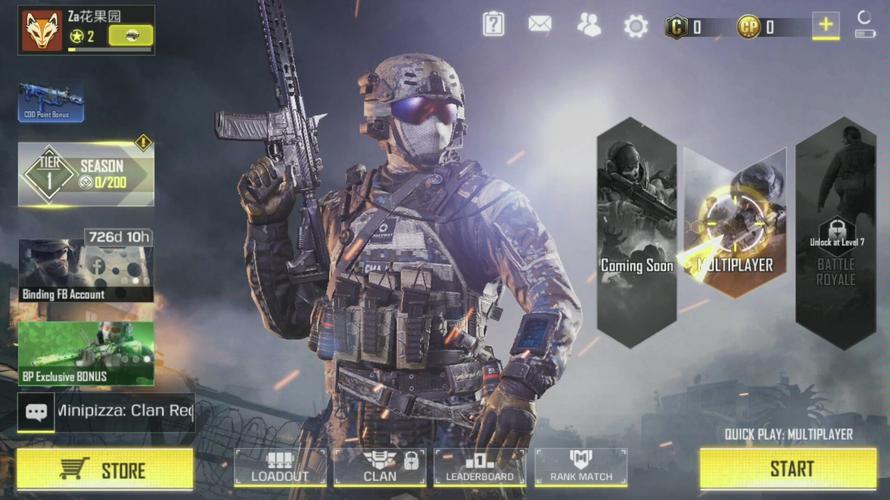Screen dimensions: 890x500
Task: Open the player profile avatar
Action: coord(41,30)
